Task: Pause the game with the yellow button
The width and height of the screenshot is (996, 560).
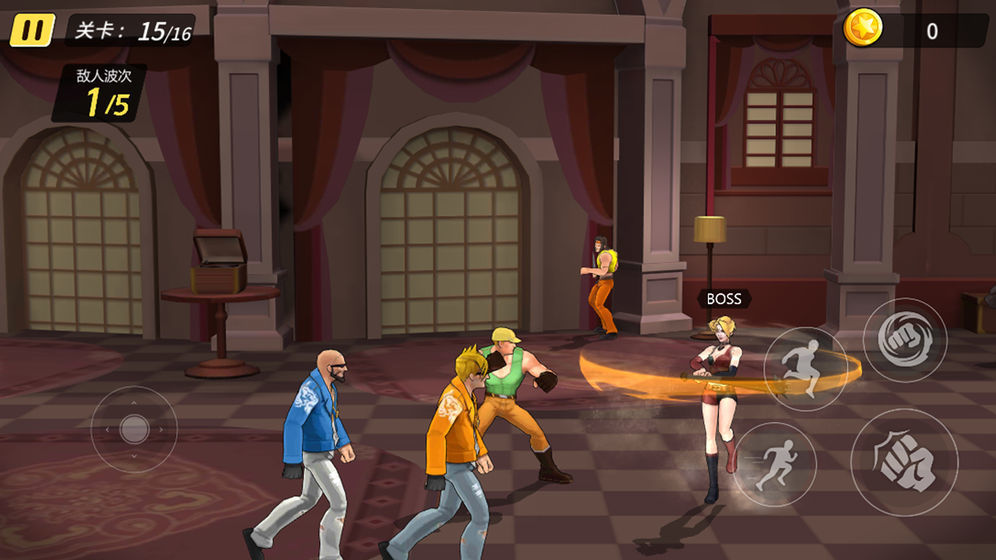Action: (x=32, y=31)
